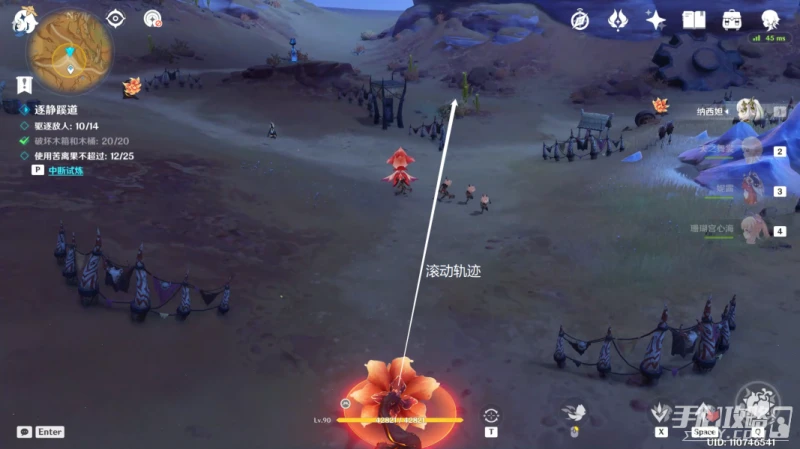Viewport: 800px width, 449px height.
Task: Open the circular radar icon with red badge
Action: pos(152,18)
